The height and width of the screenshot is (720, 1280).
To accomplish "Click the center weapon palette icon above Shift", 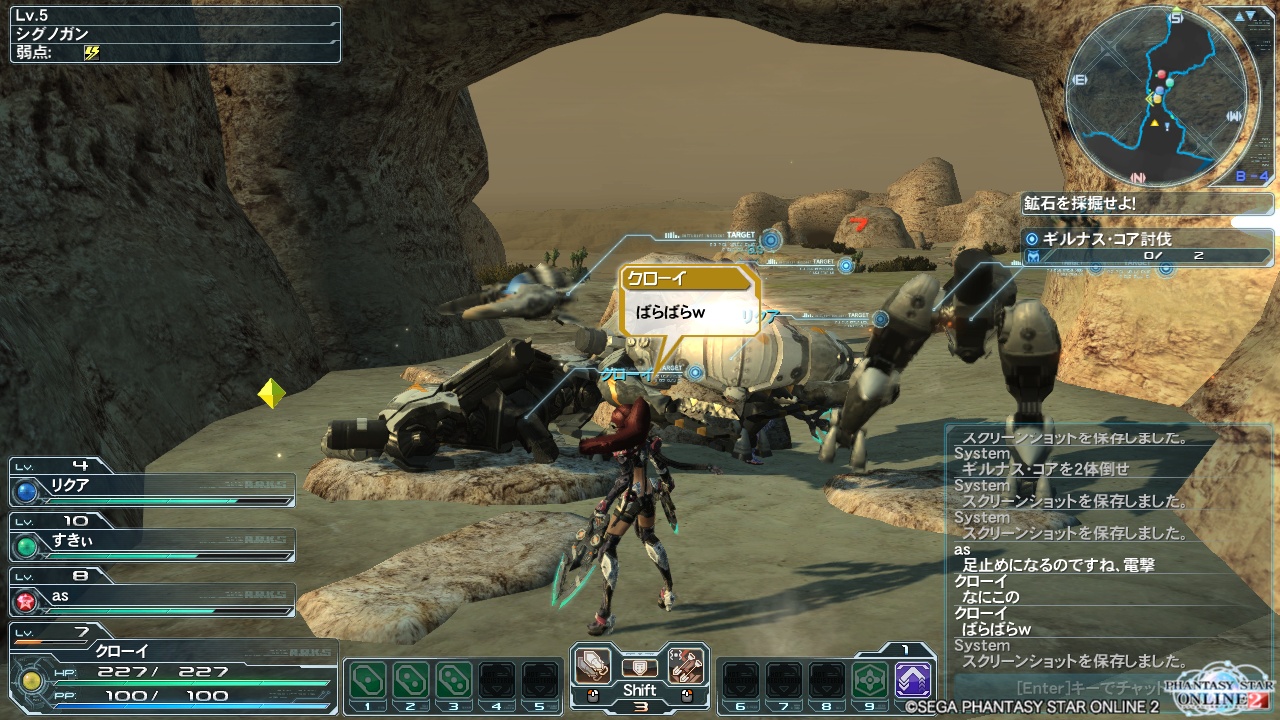I will tap(639, 667).
